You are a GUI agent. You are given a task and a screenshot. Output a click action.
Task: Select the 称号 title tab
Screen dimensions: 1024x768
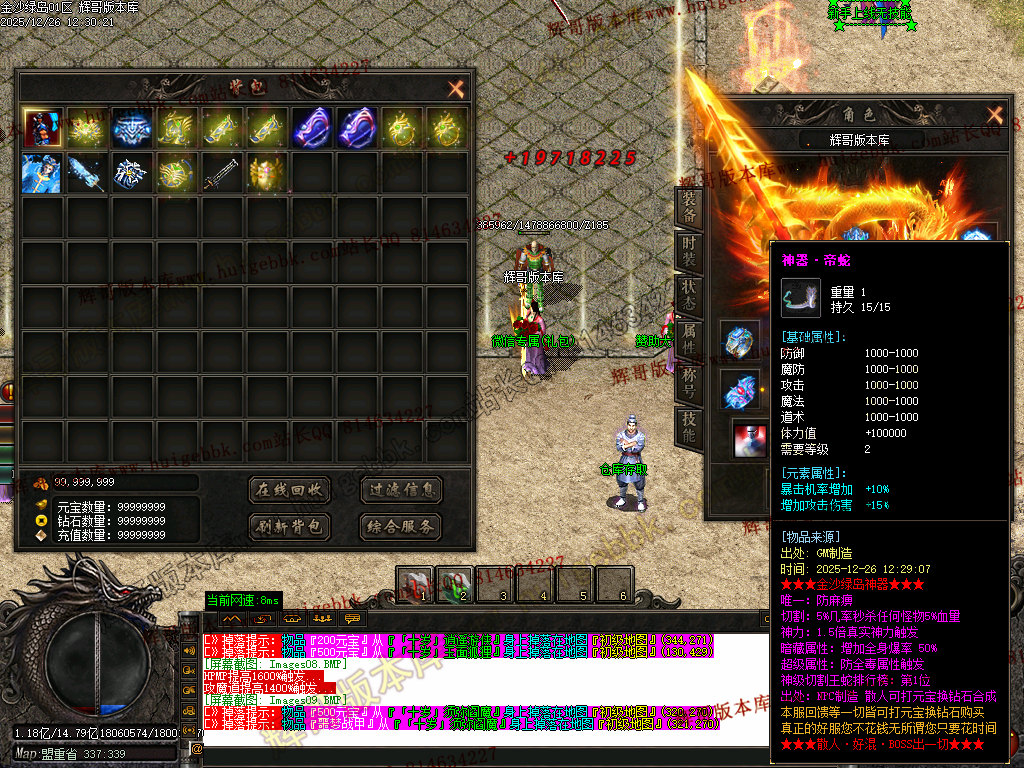(690, 380)
